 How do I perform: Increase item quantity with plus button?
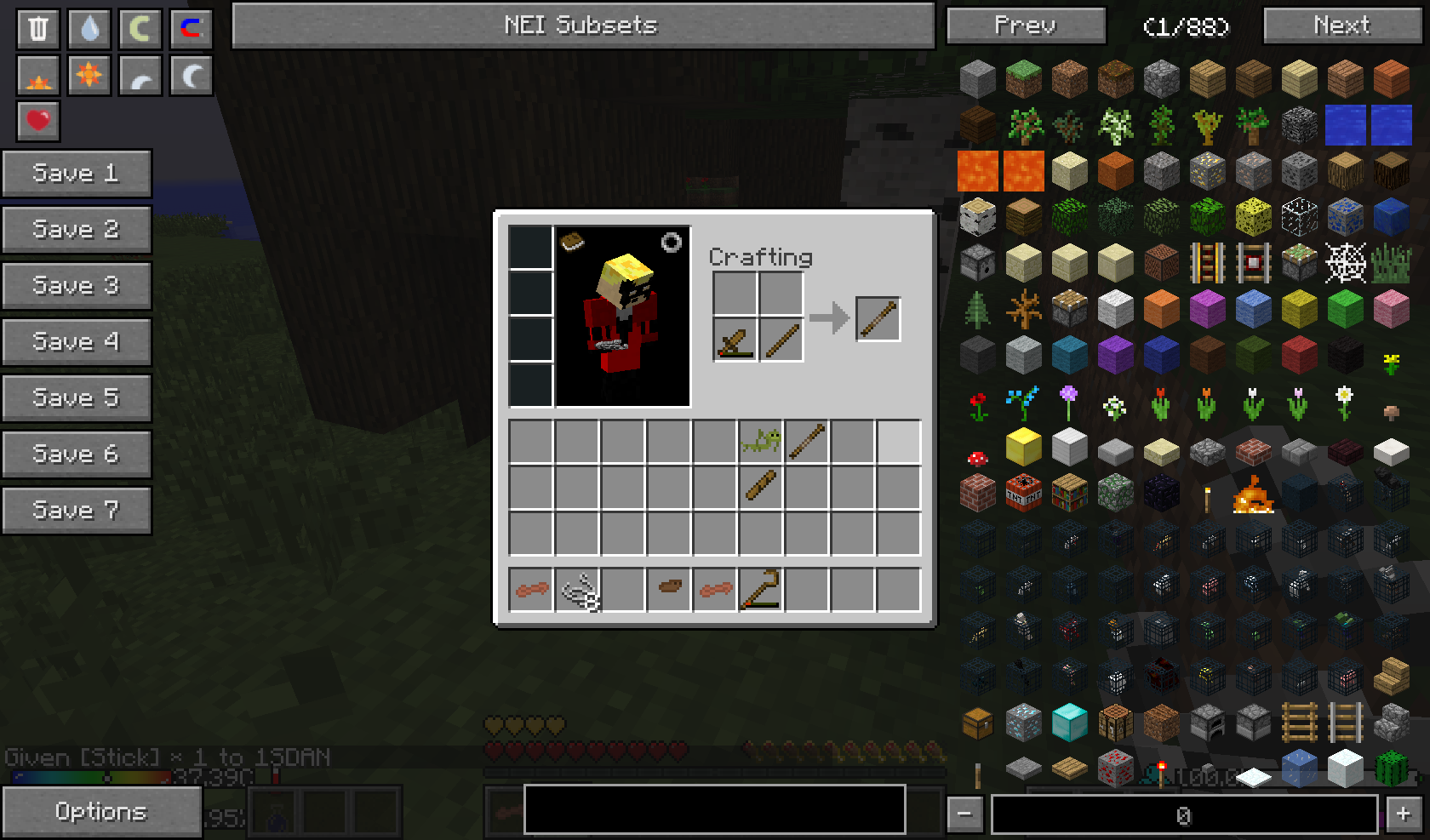(x=1404, y=814)
